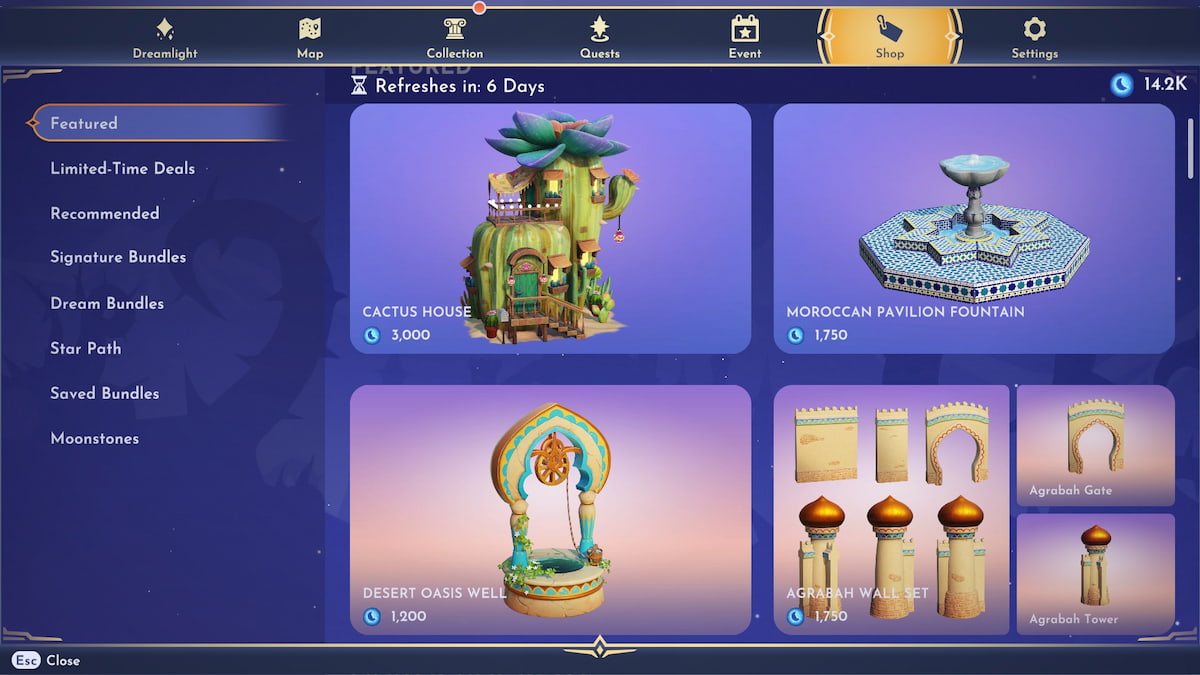1200x675 pixels.
Task: Switch to the Map tab
Action: click(310, 38)
